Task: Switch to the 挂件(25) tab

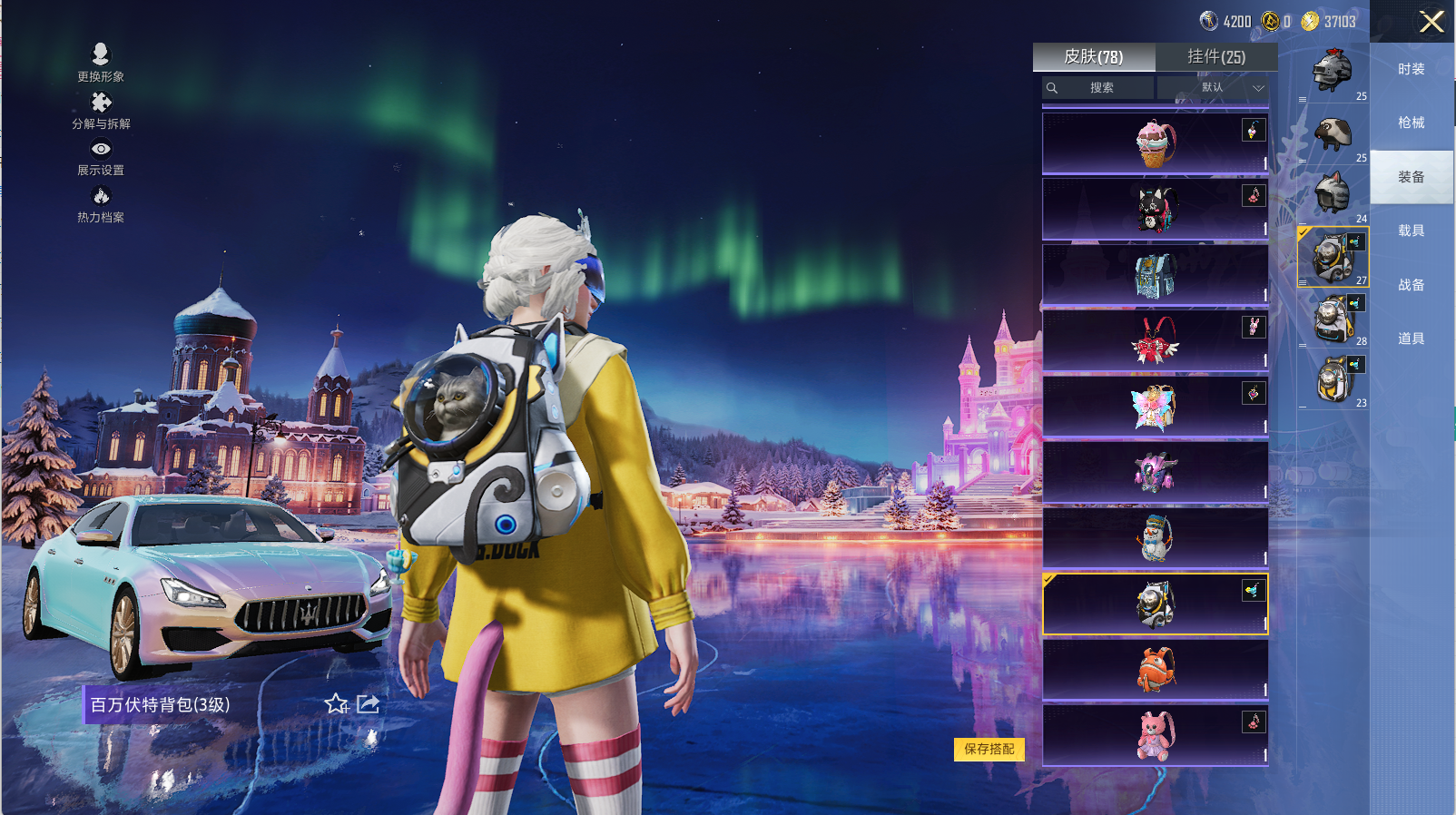Action: [x=1216, y=56]
